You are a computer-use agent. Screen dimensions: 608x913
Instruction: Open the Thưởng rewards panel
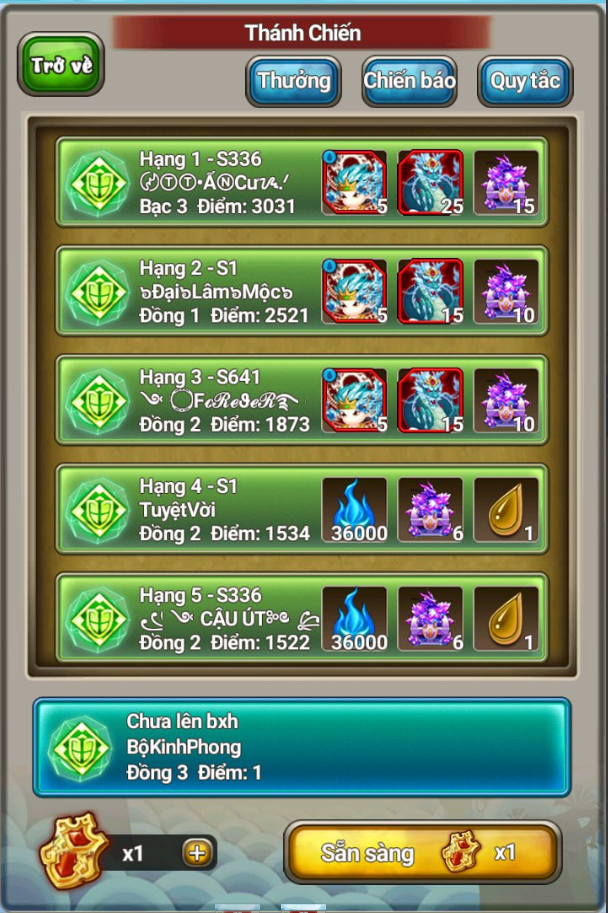(293, 80)
